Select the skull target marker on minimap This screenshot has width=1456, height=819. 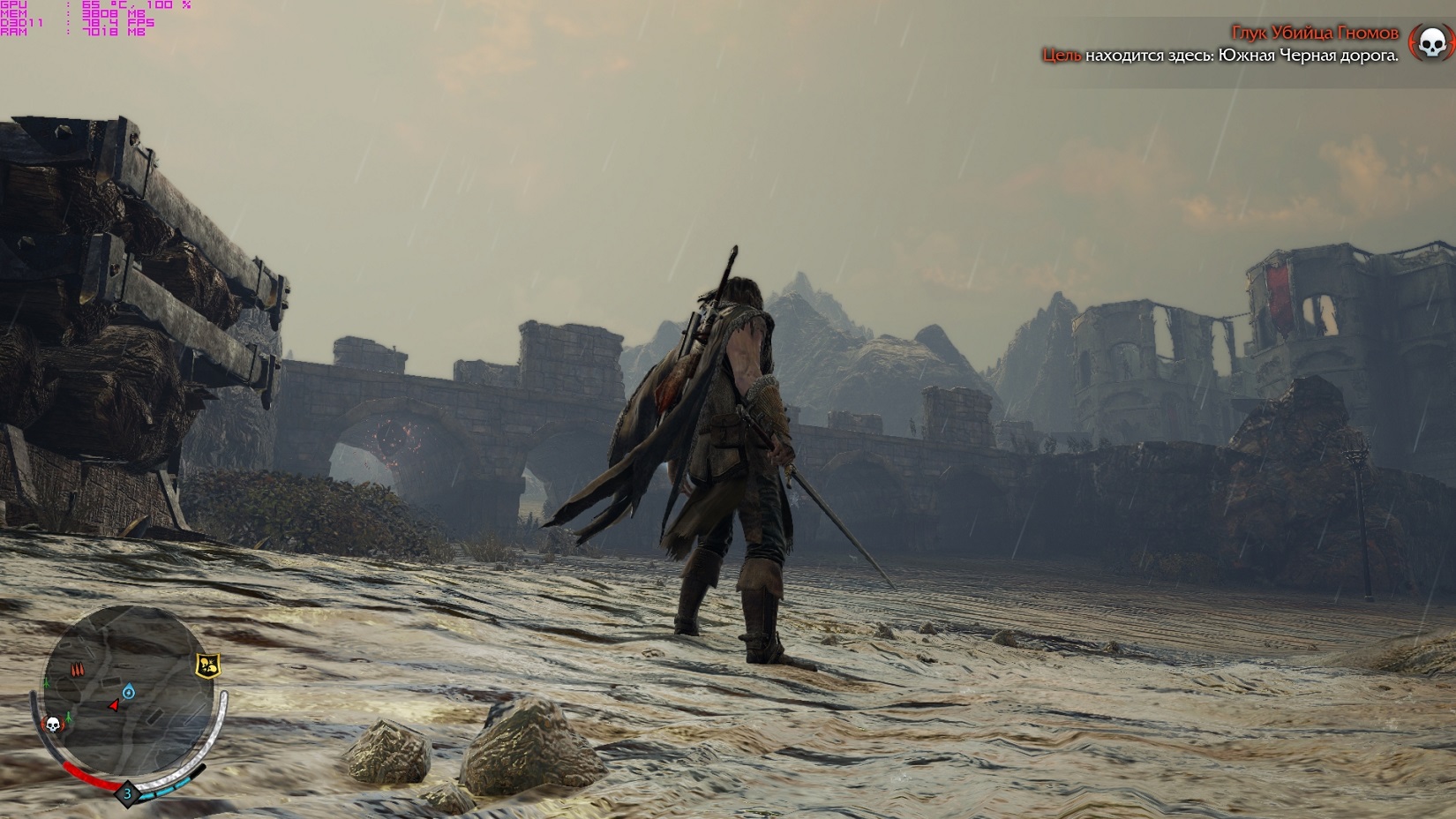pos(52,725)
